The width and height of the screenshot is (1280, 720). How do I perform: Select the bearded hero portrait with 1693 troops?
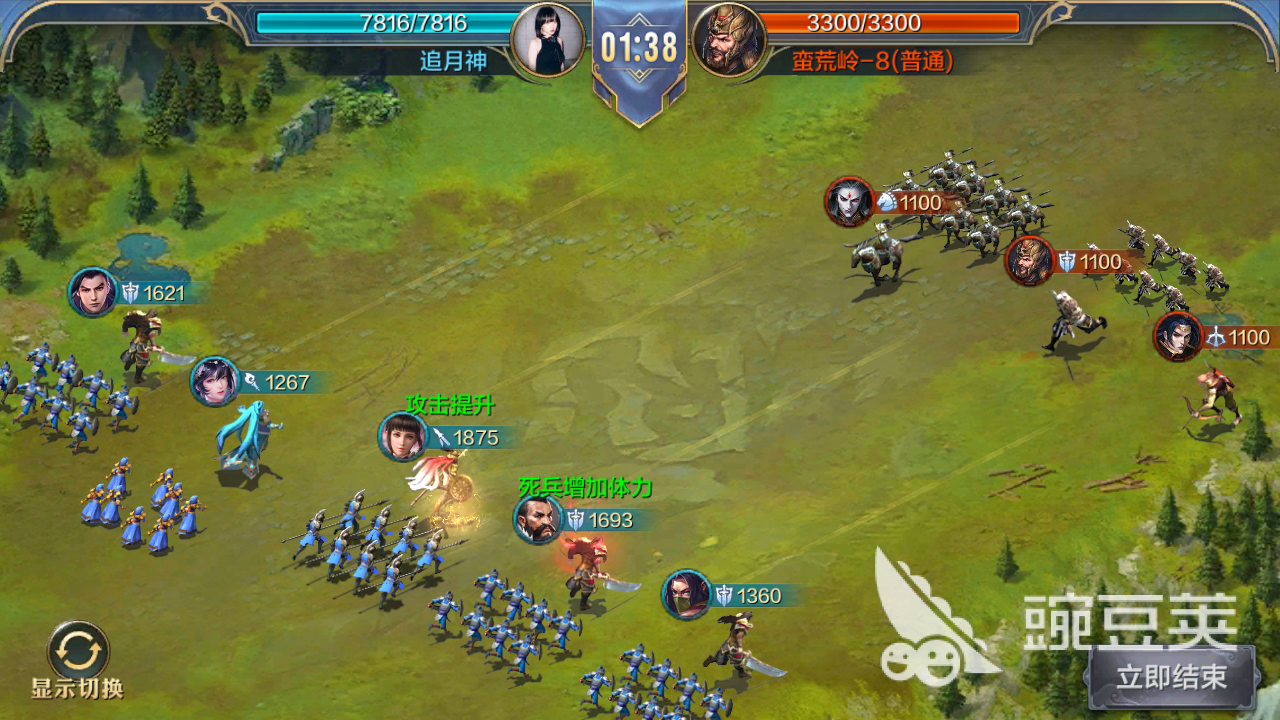point(538,520)
